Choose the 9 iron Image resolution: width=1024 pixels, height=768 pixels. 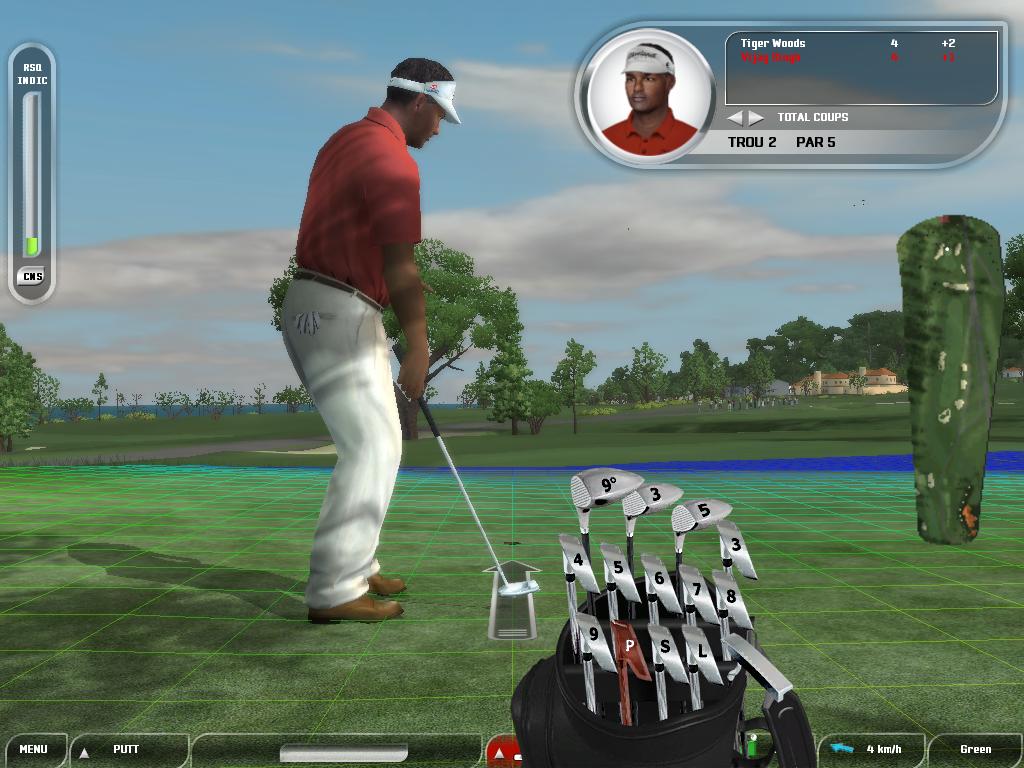[594, 634]
